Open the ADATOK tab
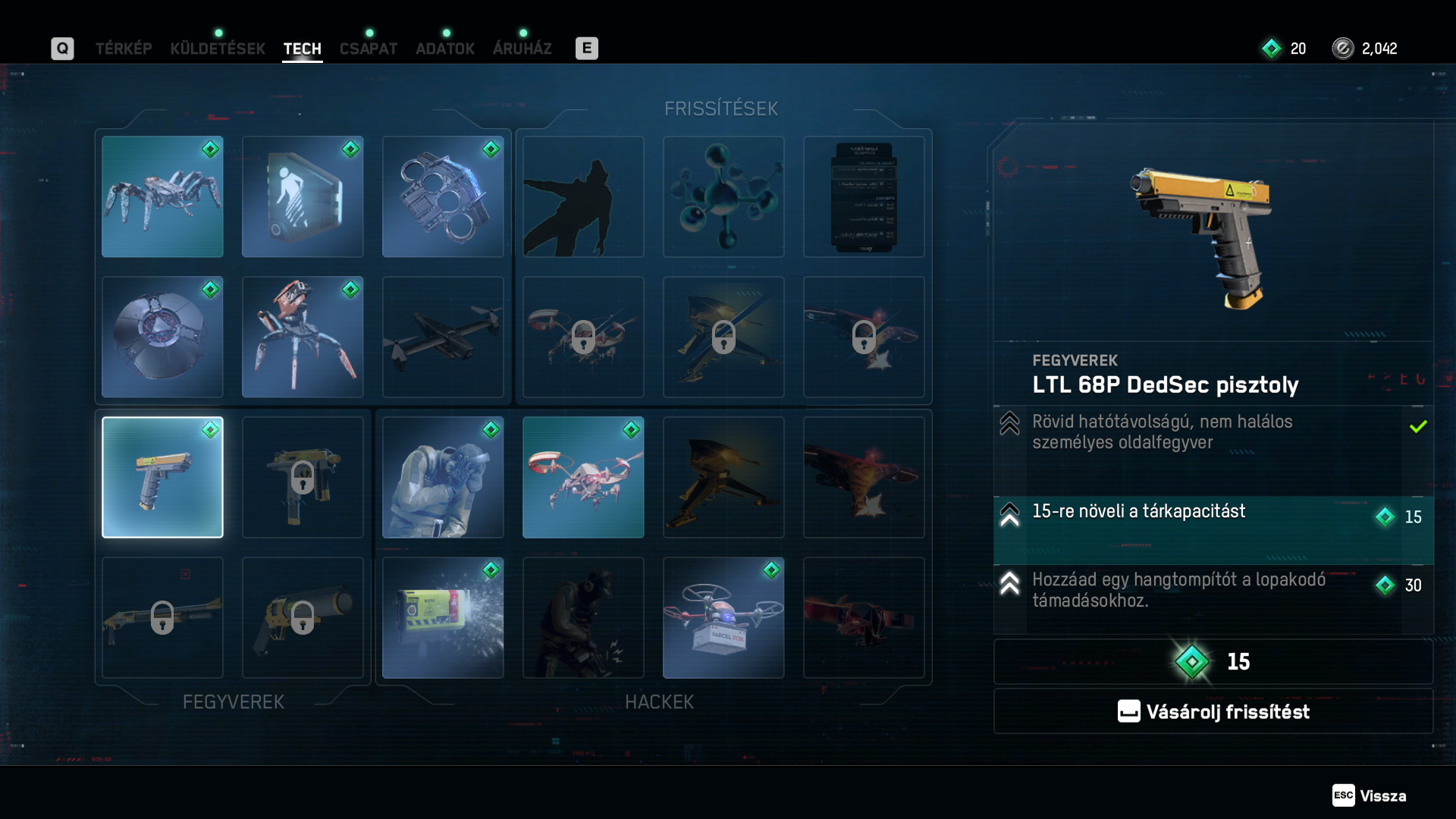 (x=445, y=49)
